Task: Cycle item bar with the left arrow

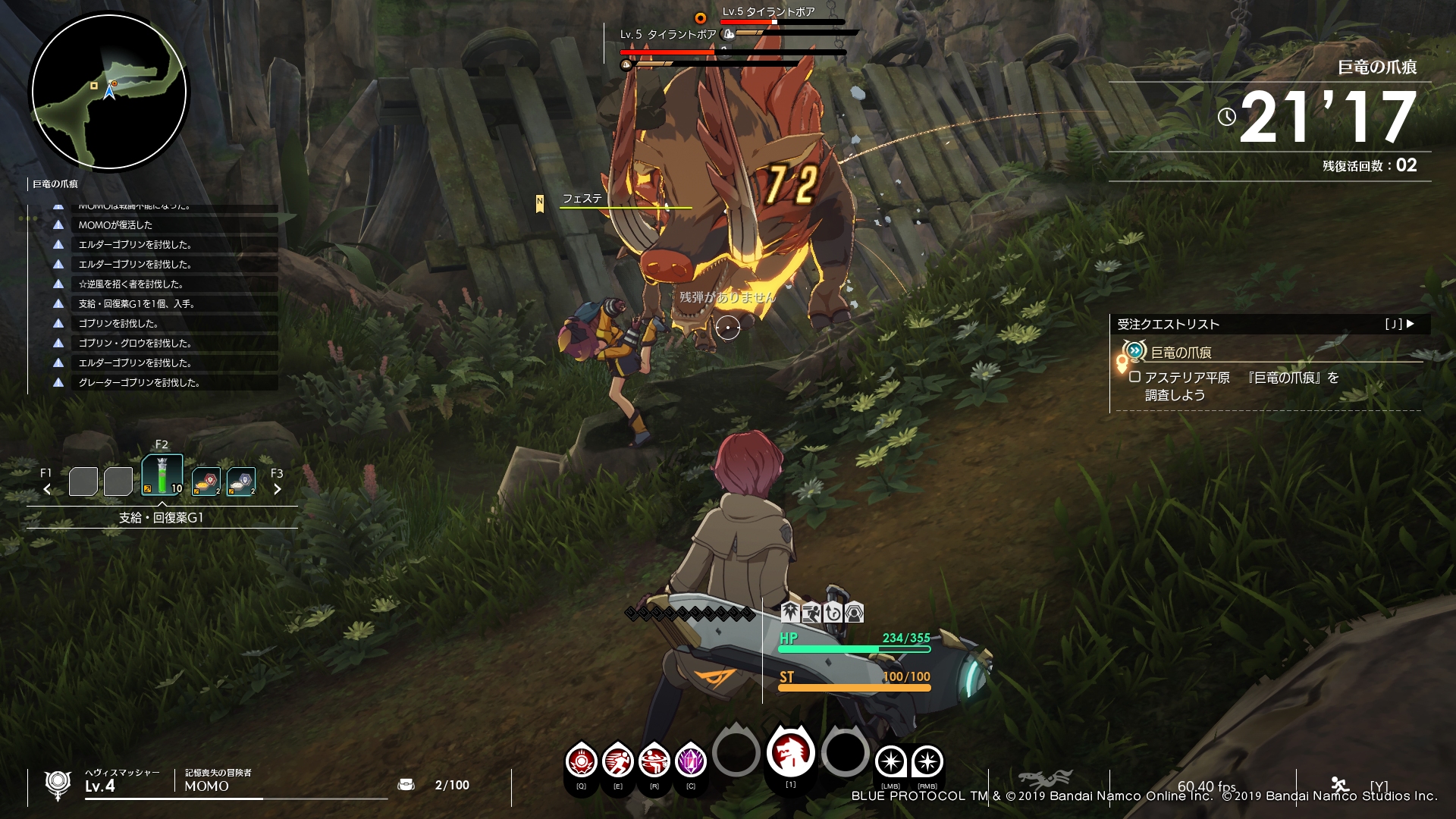Action: pyautogui.click(x=47, y=489)
